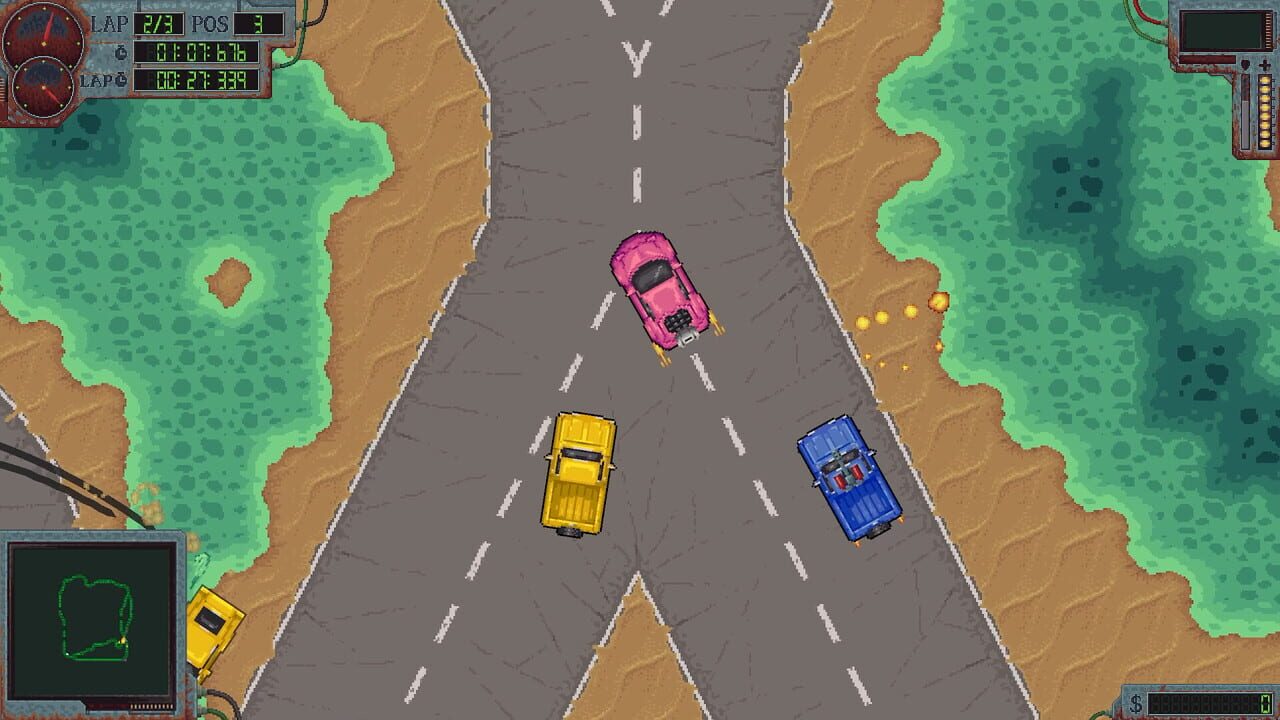Click the player marker dot on the minimap

tap(122, 640)
